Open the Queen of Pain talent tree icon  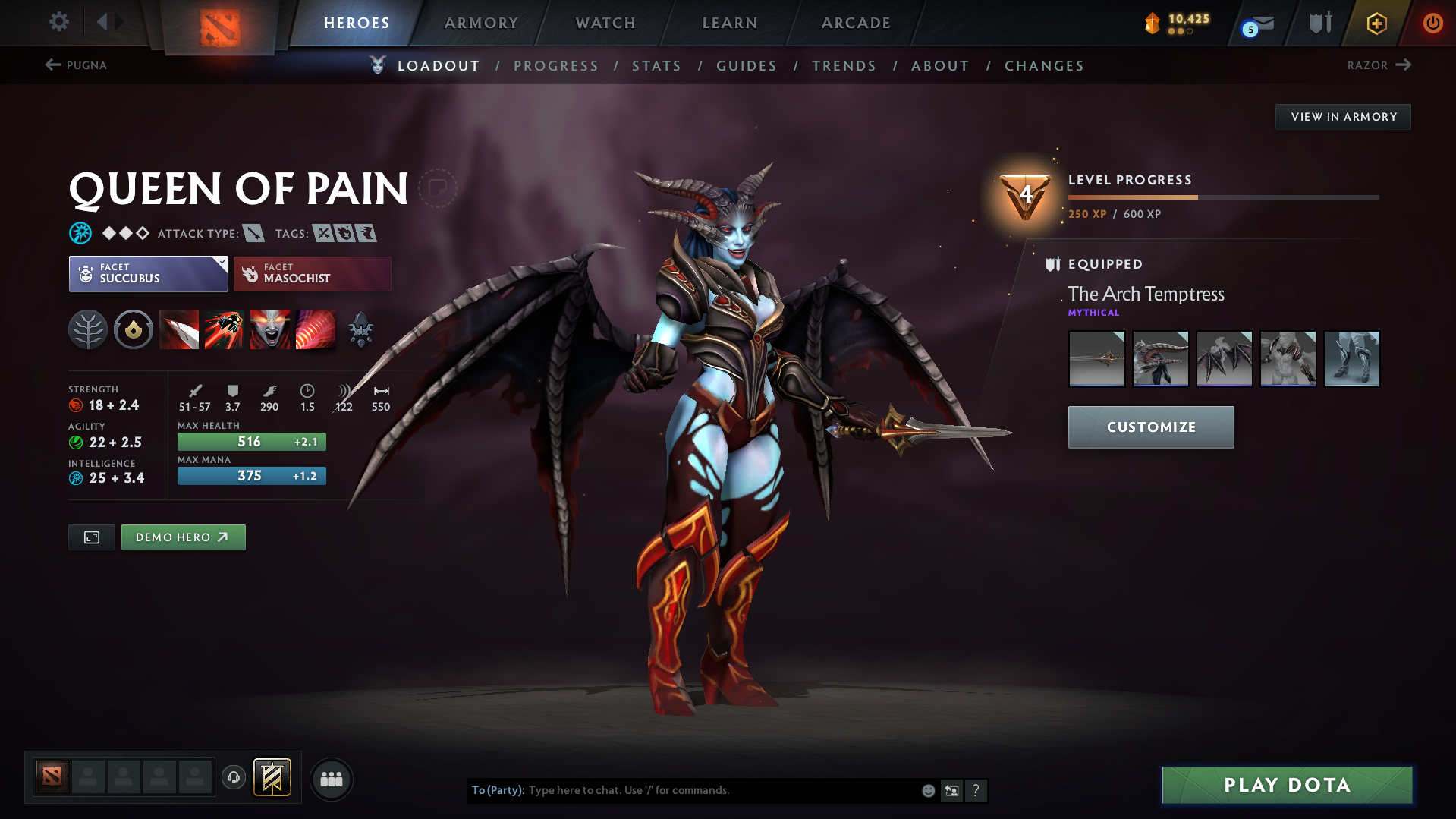tap(88, 329)
